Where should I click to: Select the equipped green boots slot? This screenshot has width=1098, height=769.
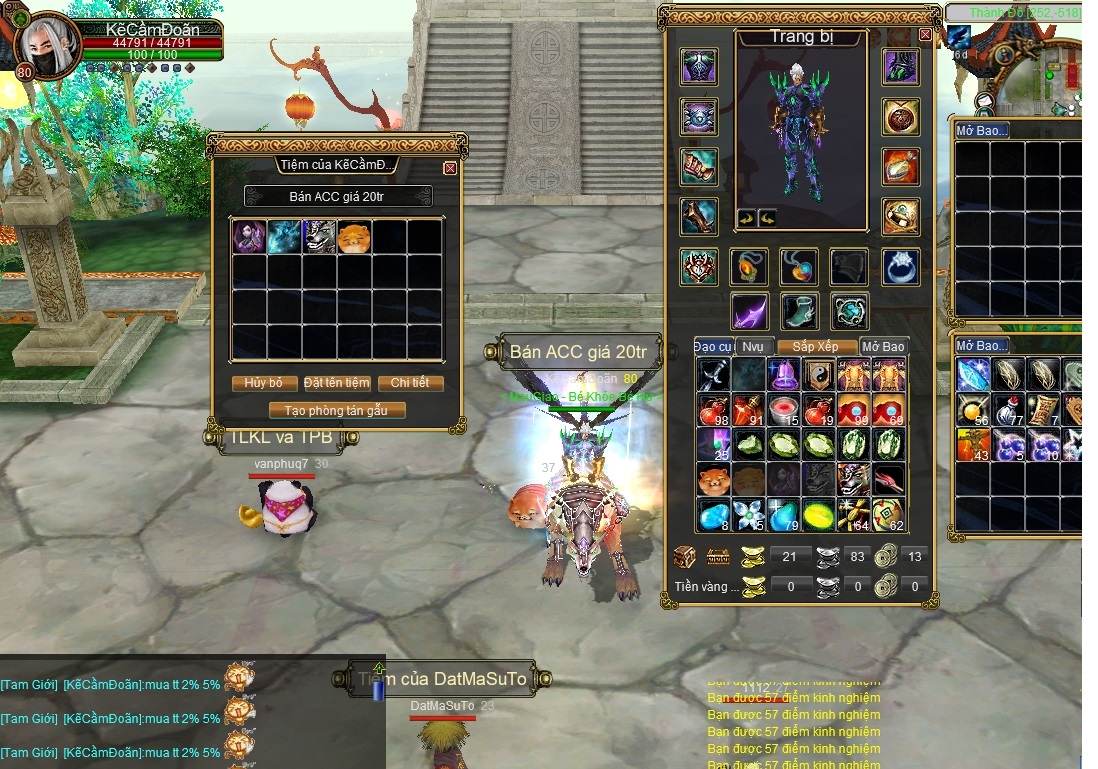pyautogui.click(x=799, y=311)
